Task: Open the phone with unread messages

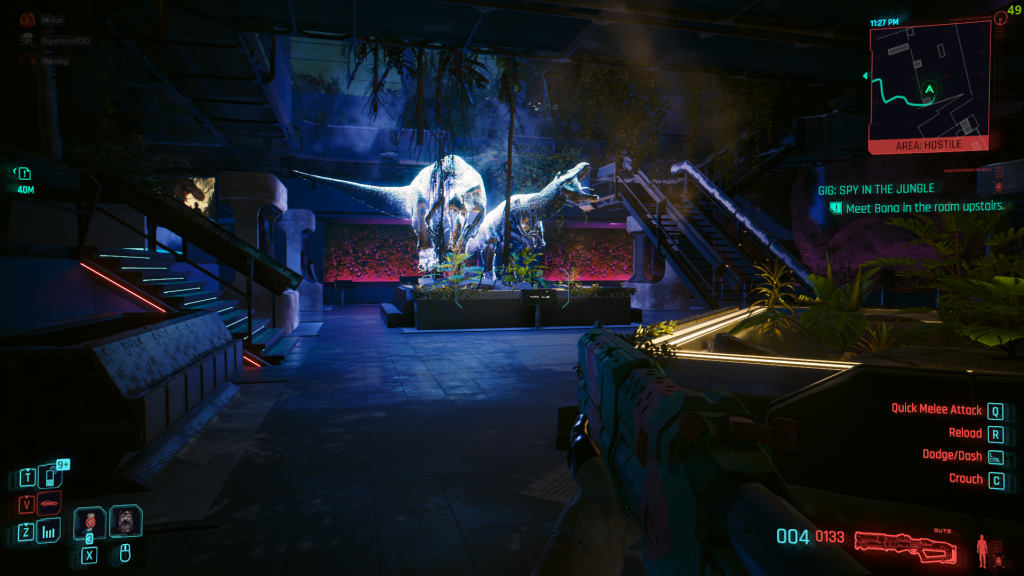Action: pos(48,476)
